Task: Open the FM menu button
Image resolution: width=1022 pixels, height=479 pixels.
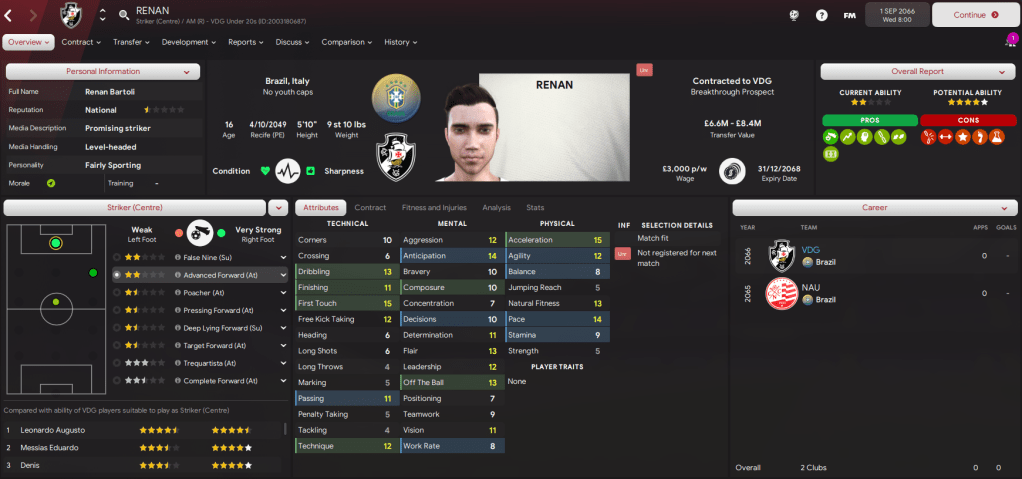Action: [849, 15]
